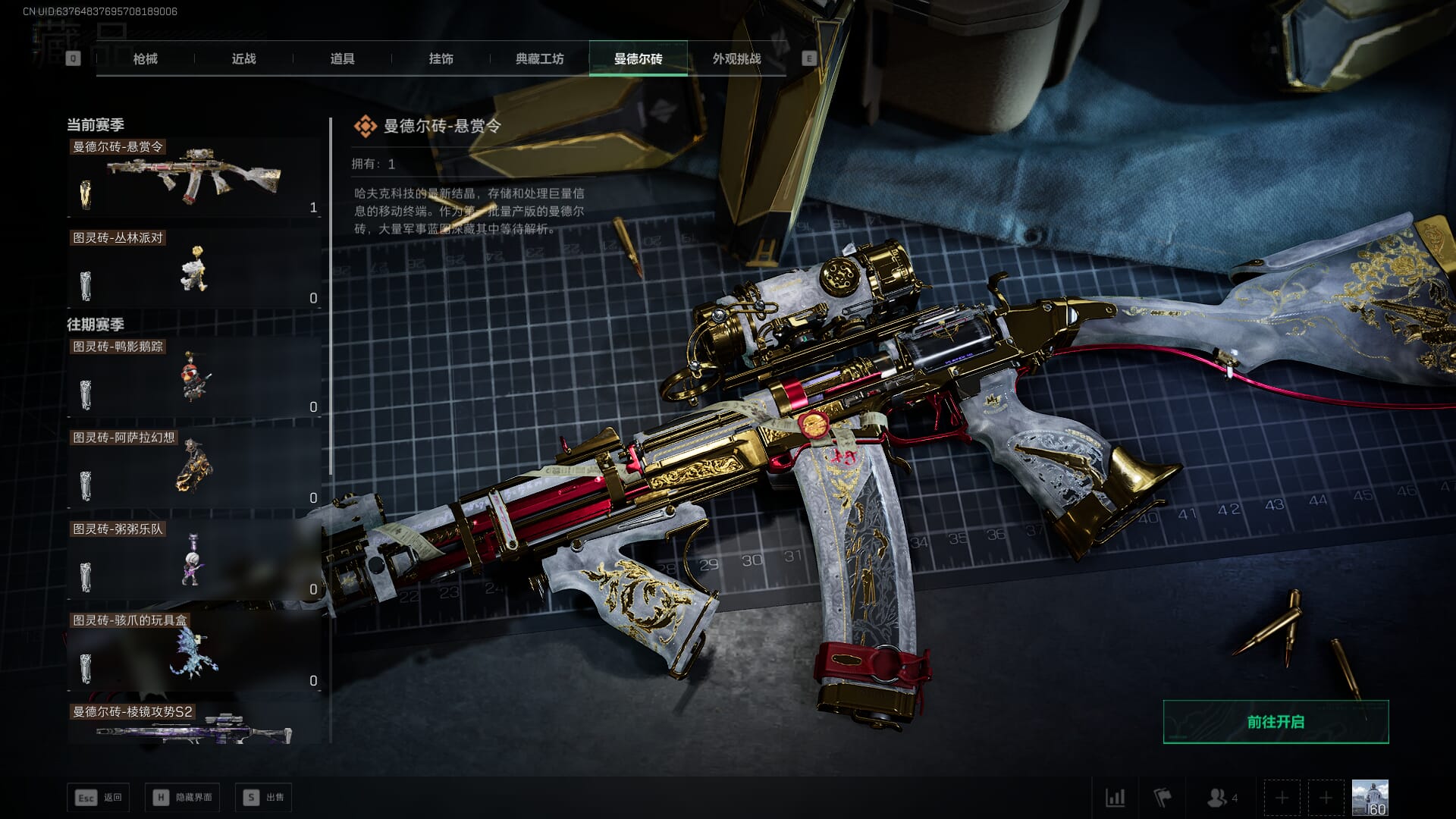Open the bar chart statistics icon

tap(1115, 798)
